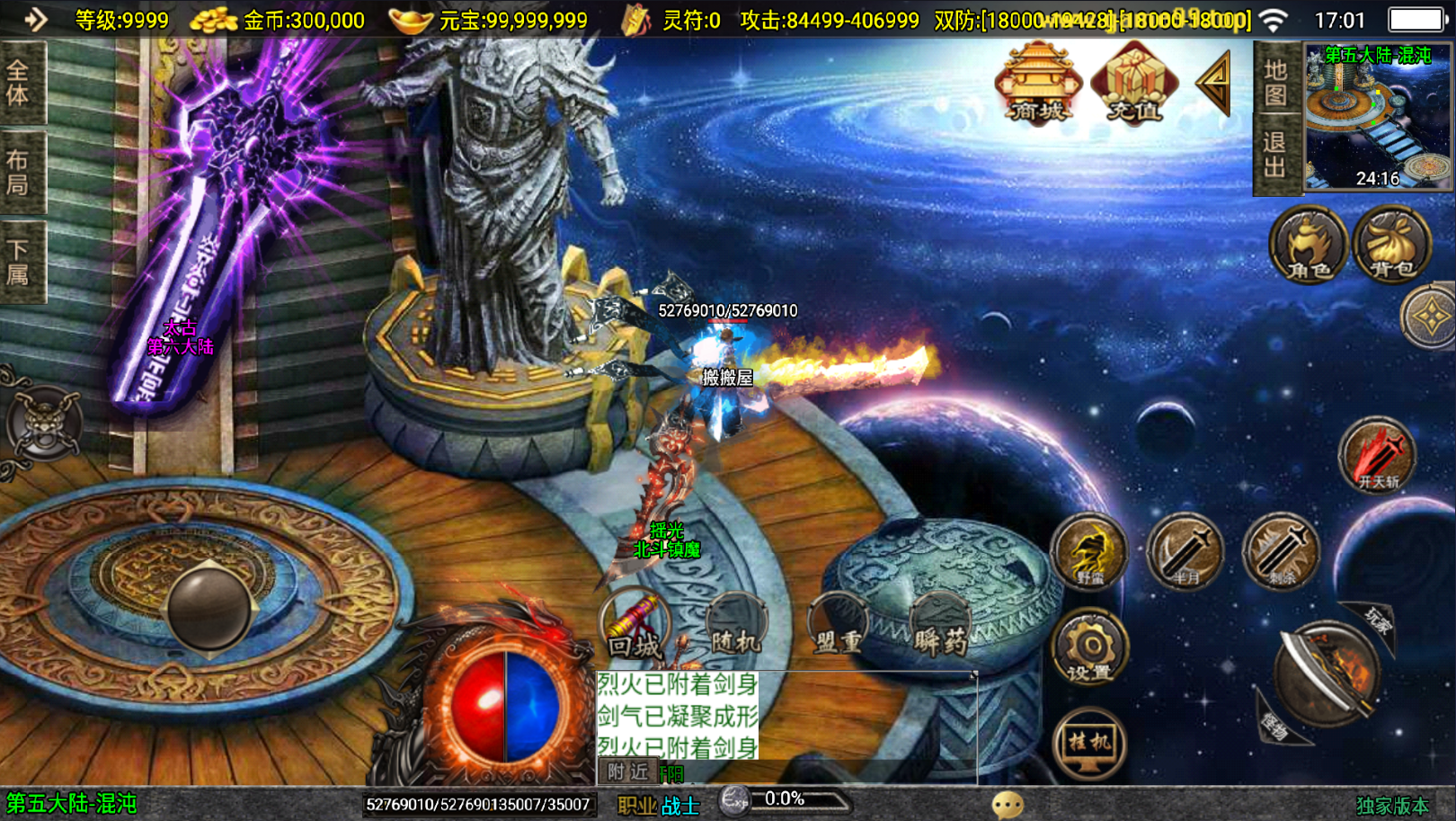Viewport: 1456px width, 821px height.
Task: Activate the 刺杀 sword skill
Action: tap(1282, 550)
